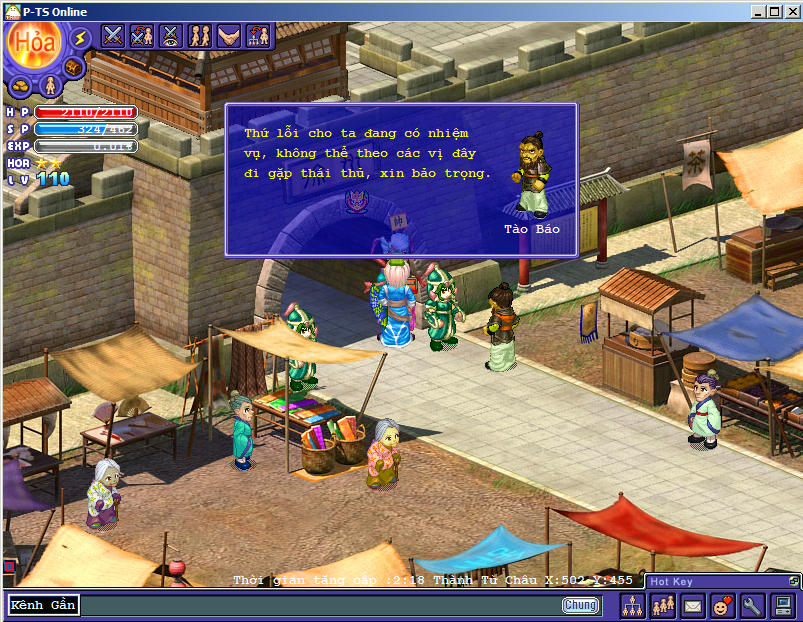Open the treasure chest inventory icon
The image size is (803, 622).
coord(73,67)
